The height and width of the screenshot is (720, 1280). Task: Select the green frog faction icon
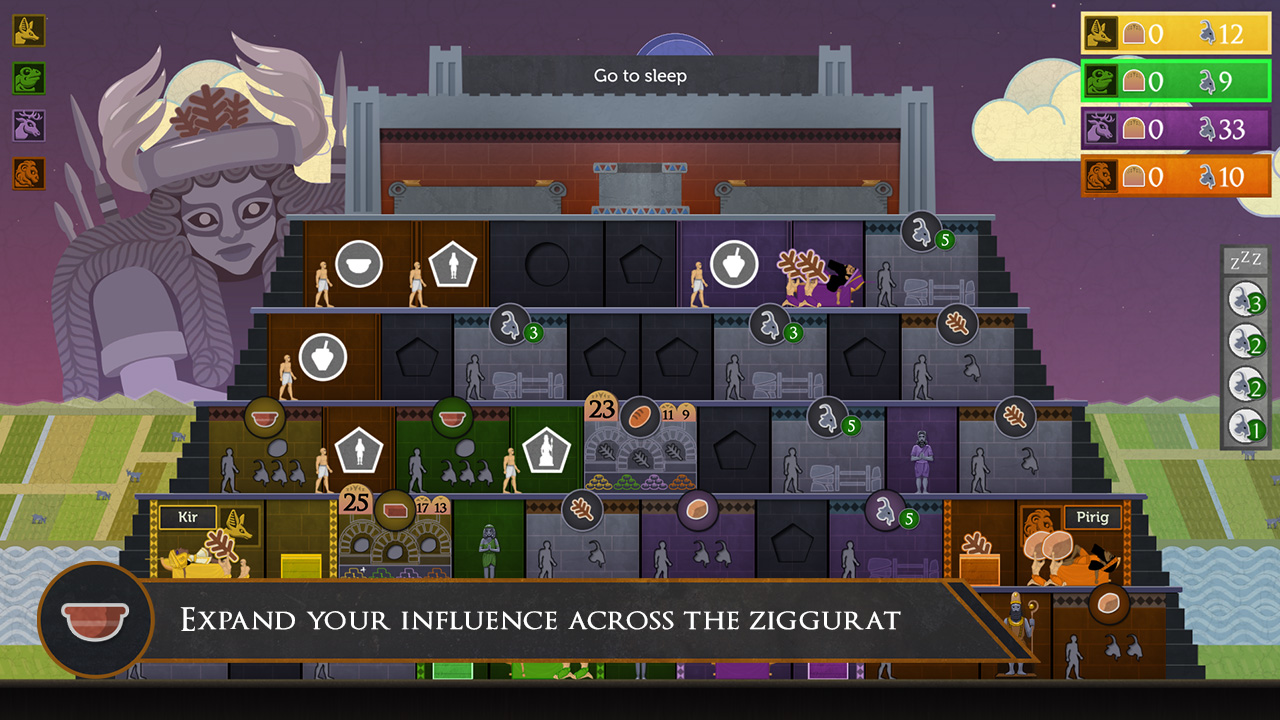coord(28,79)
